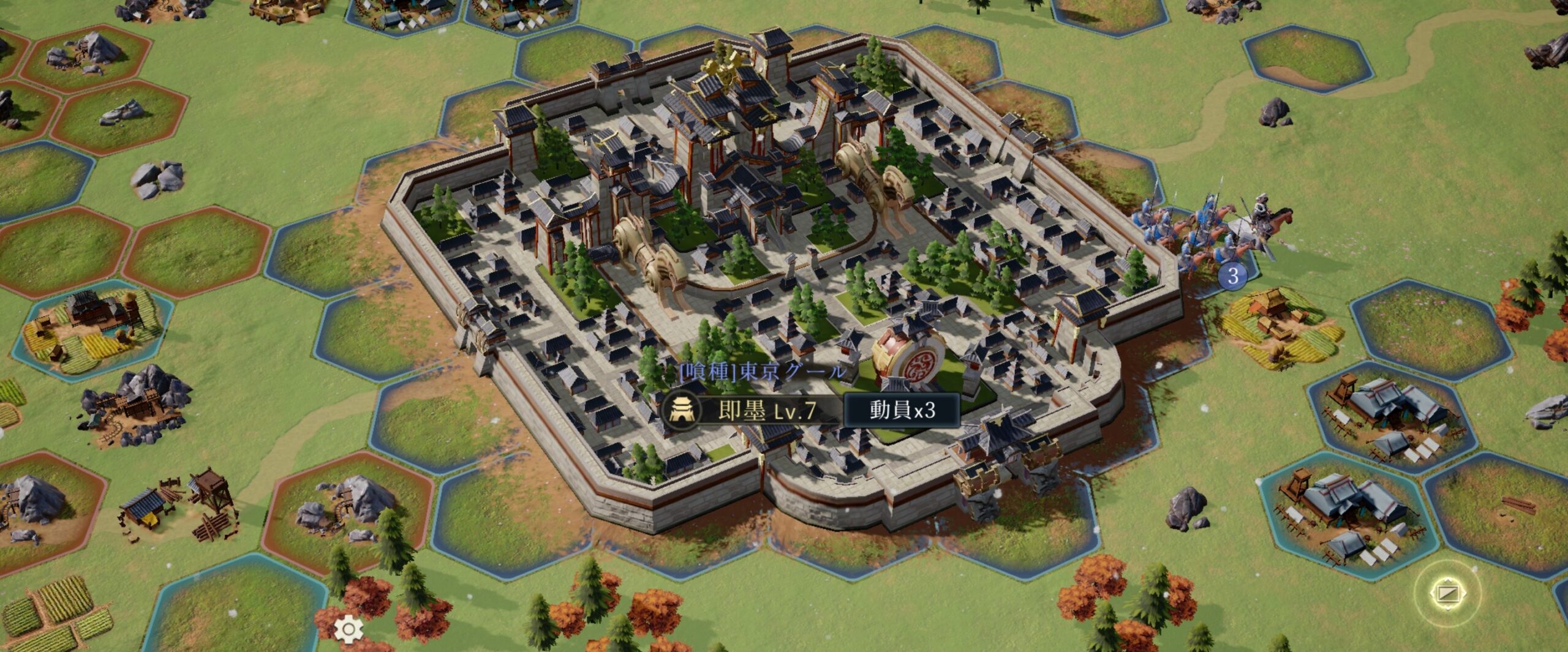Open the [喰種]東京グール owner name label
This screenshot has height=652, width=1568.
(763, 372)
